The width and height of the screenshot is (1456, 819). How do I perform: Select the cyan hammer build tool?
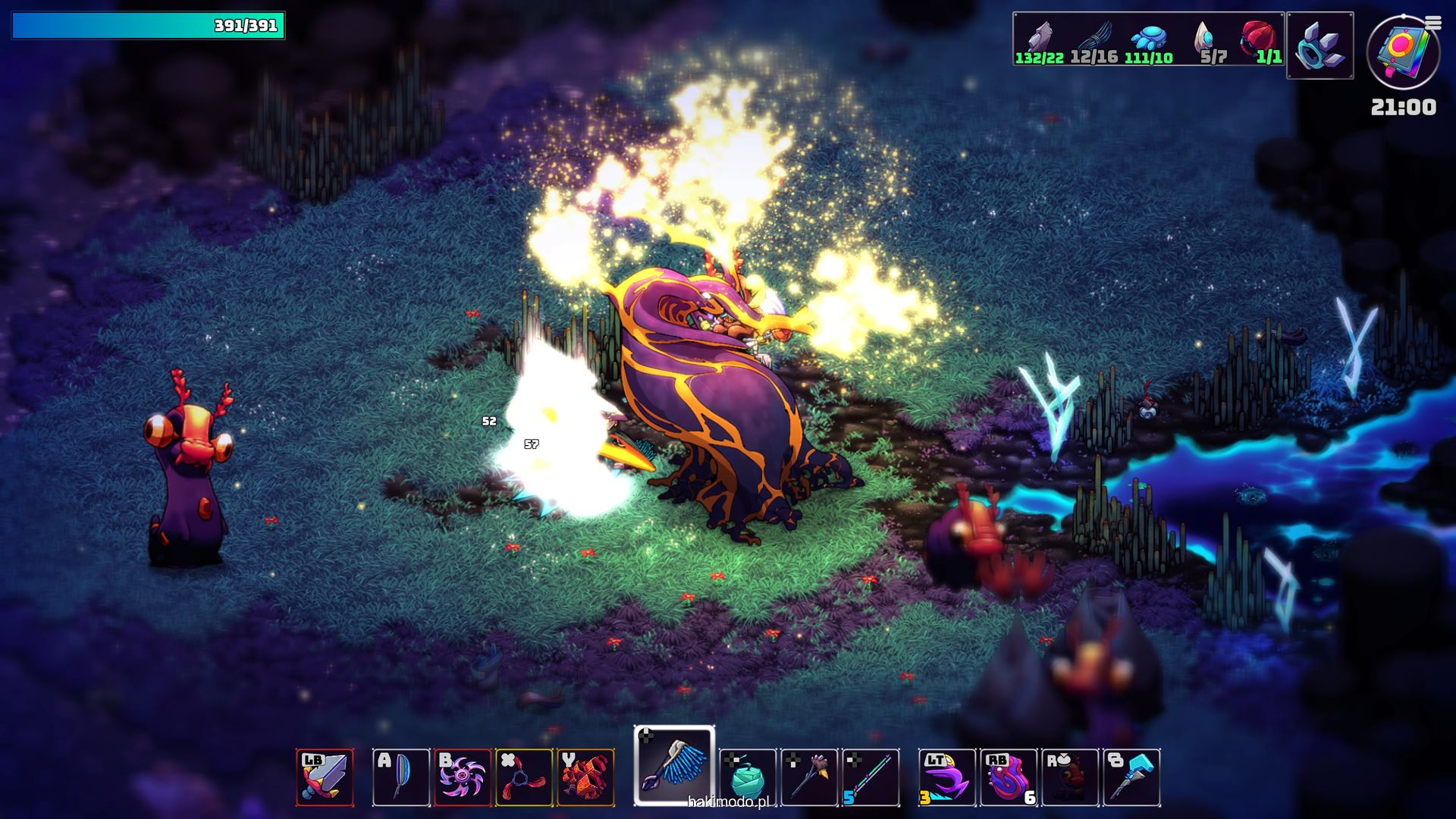[x=1131, y=777]
